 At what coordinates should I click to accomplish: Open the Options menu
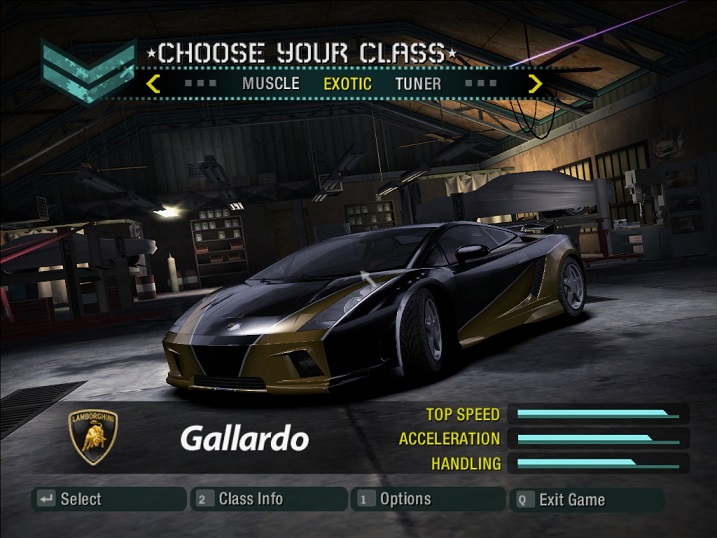coord(428,499)
